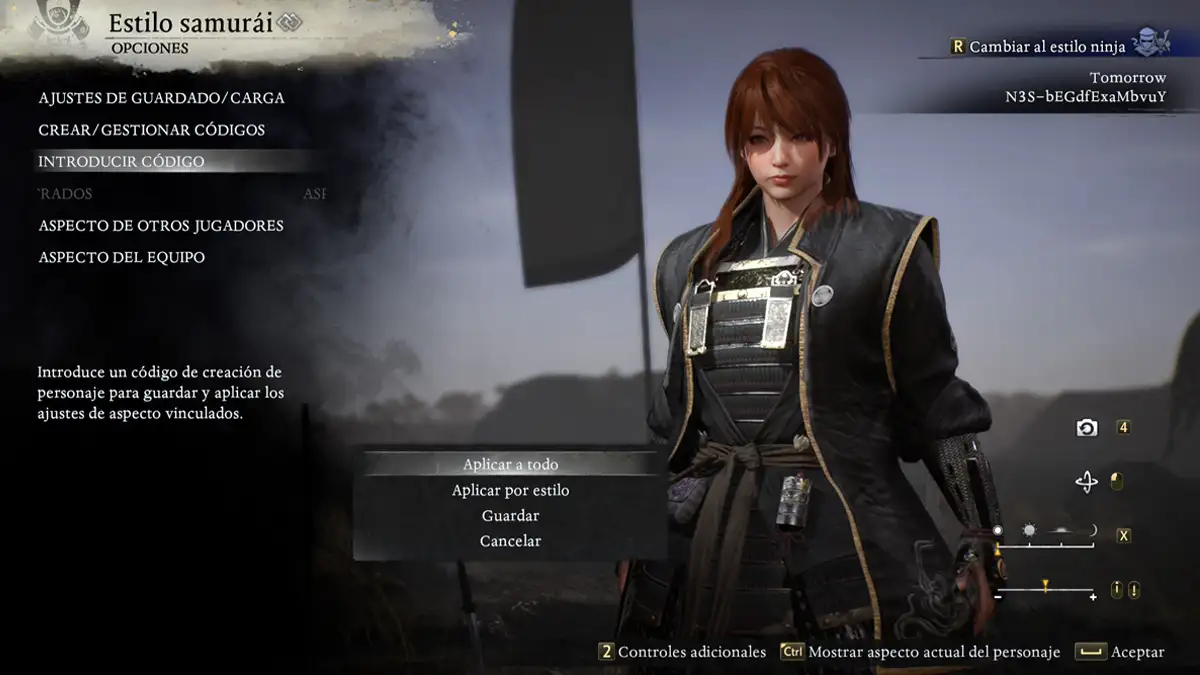Cancel the code dialog
This screenshot has height=675, width=1200.
coord(510,541)
